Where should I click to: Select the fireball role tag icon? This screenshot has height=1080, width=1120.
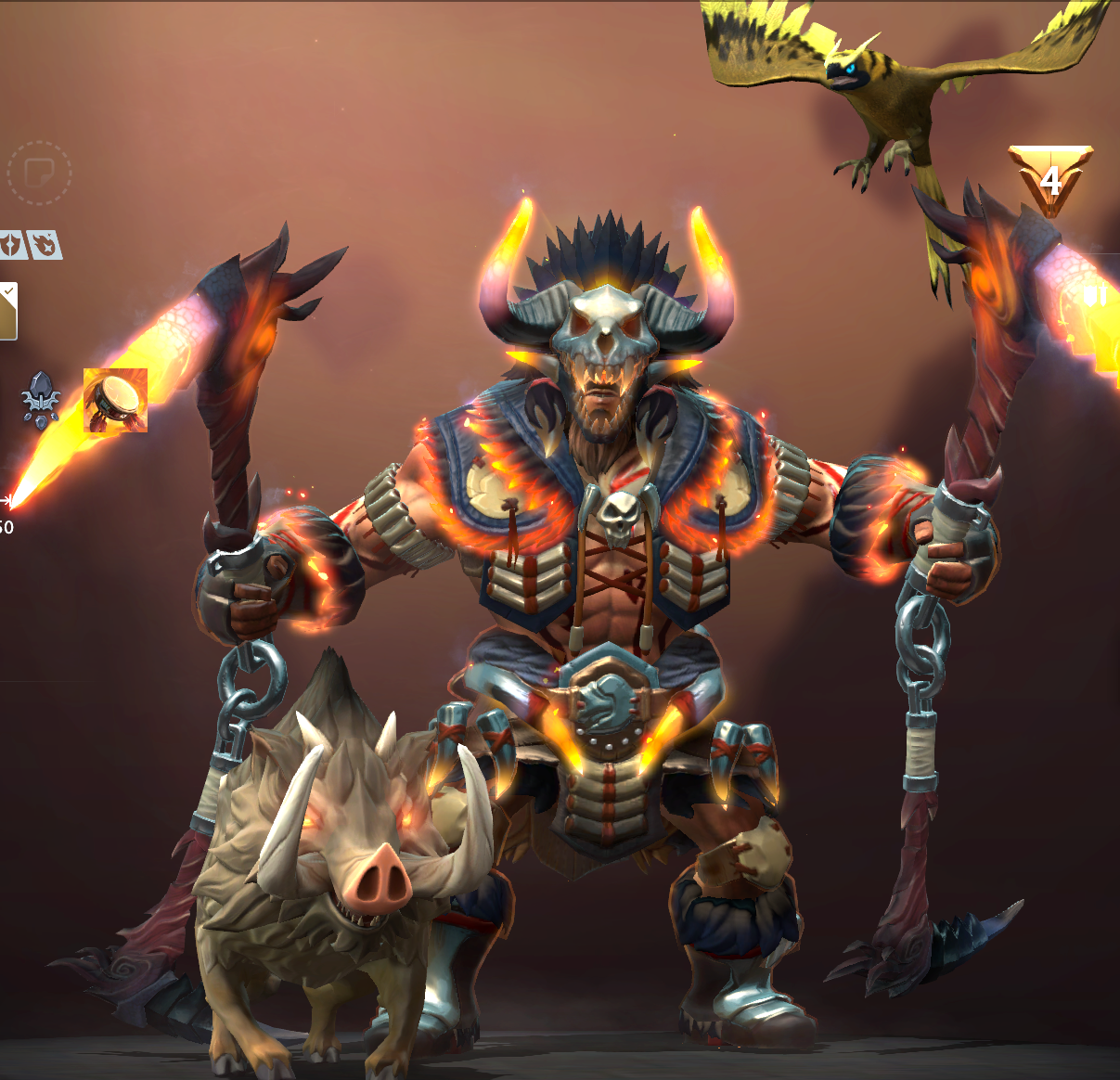click(x=45, y=245)
